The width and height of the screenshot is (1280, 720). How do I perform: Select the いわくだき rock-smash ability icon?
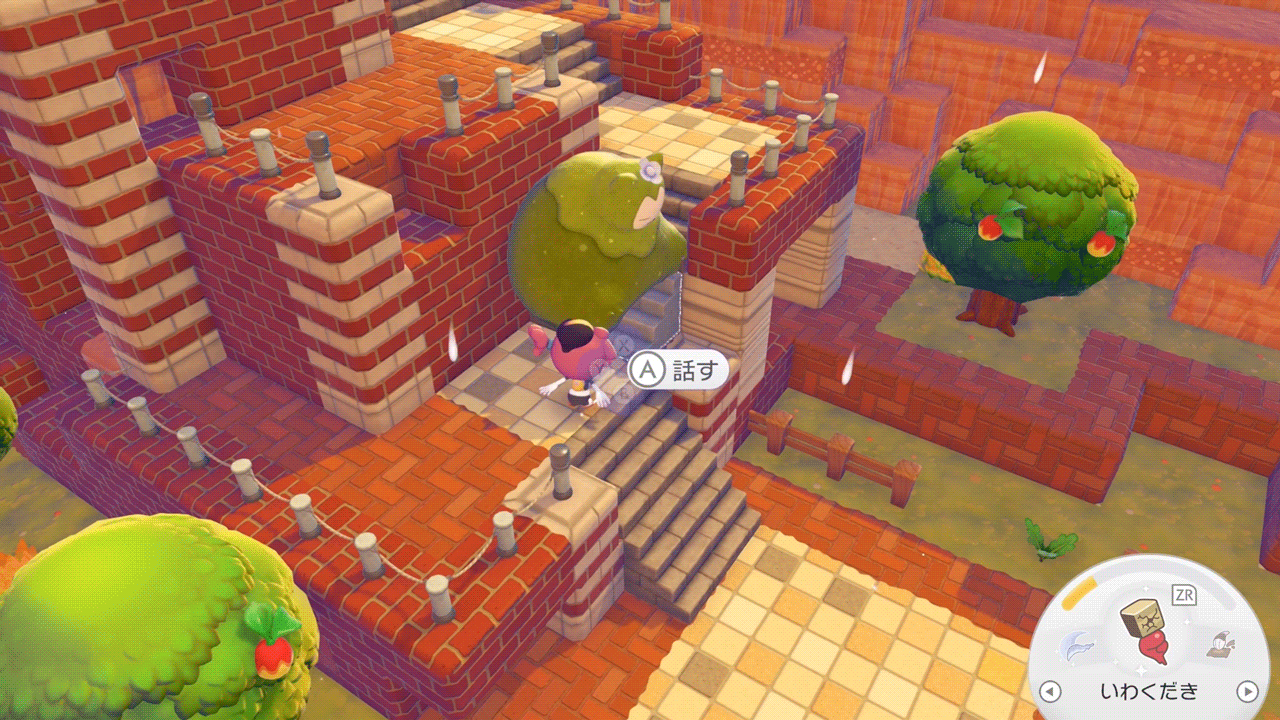coord(1143,632)
